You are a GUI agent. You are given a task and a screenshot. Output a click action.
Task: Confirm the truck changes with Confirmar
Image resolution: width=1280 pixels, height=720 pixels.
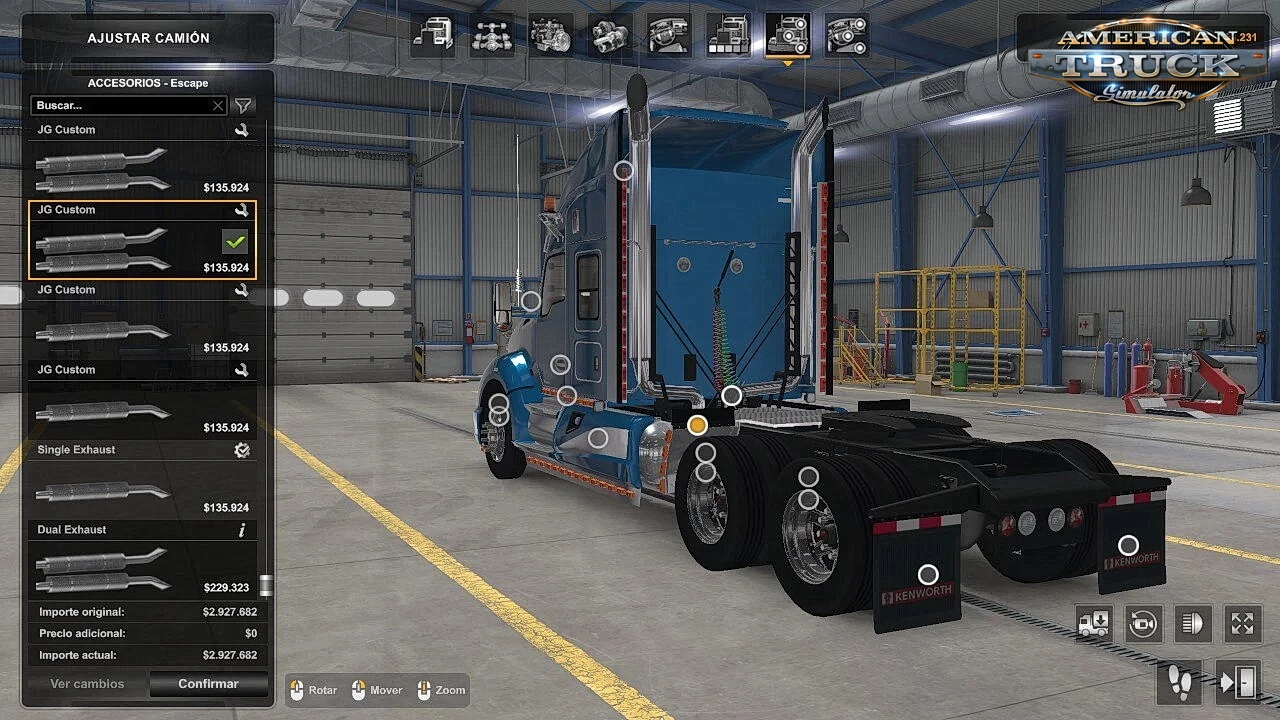(208, 684)
